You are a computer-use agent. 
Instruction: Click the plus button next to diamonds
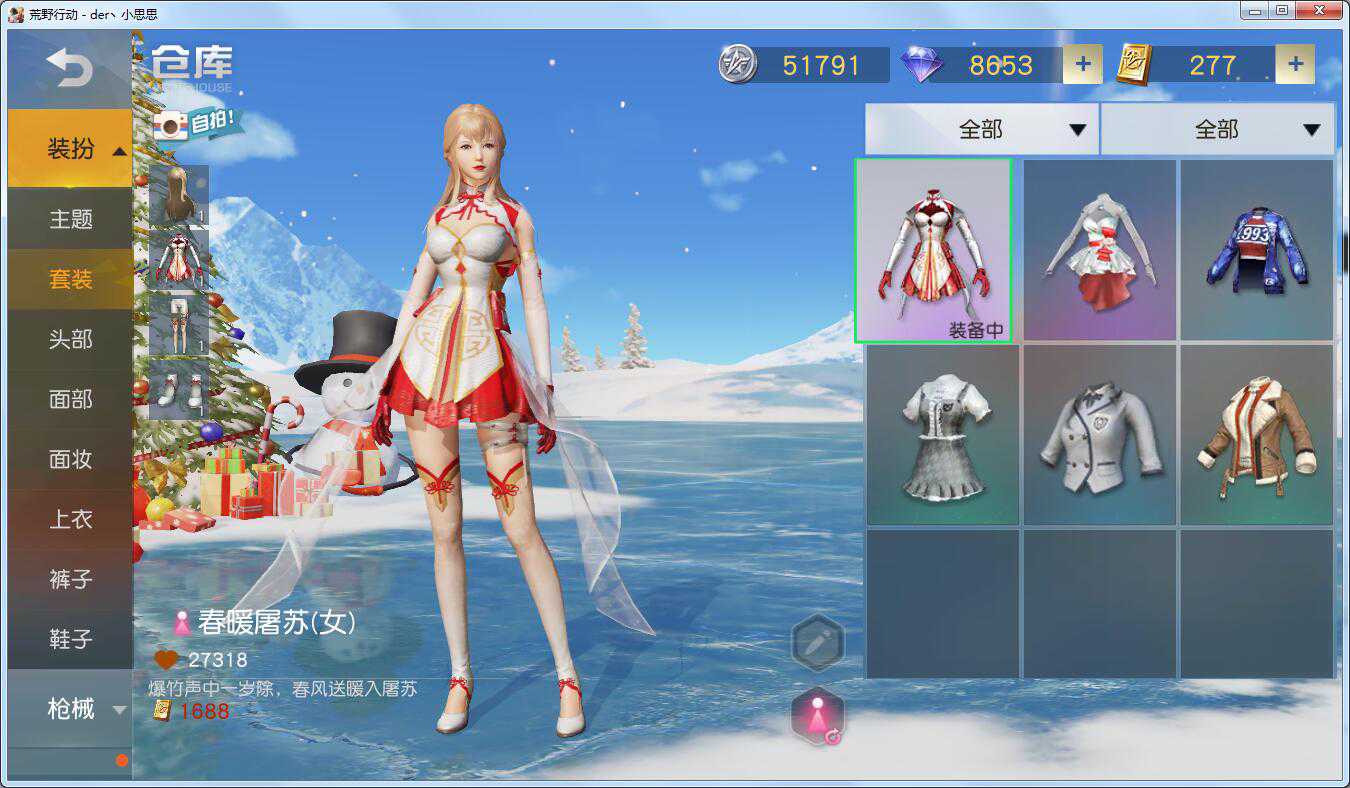click(x=1082, y=63)
